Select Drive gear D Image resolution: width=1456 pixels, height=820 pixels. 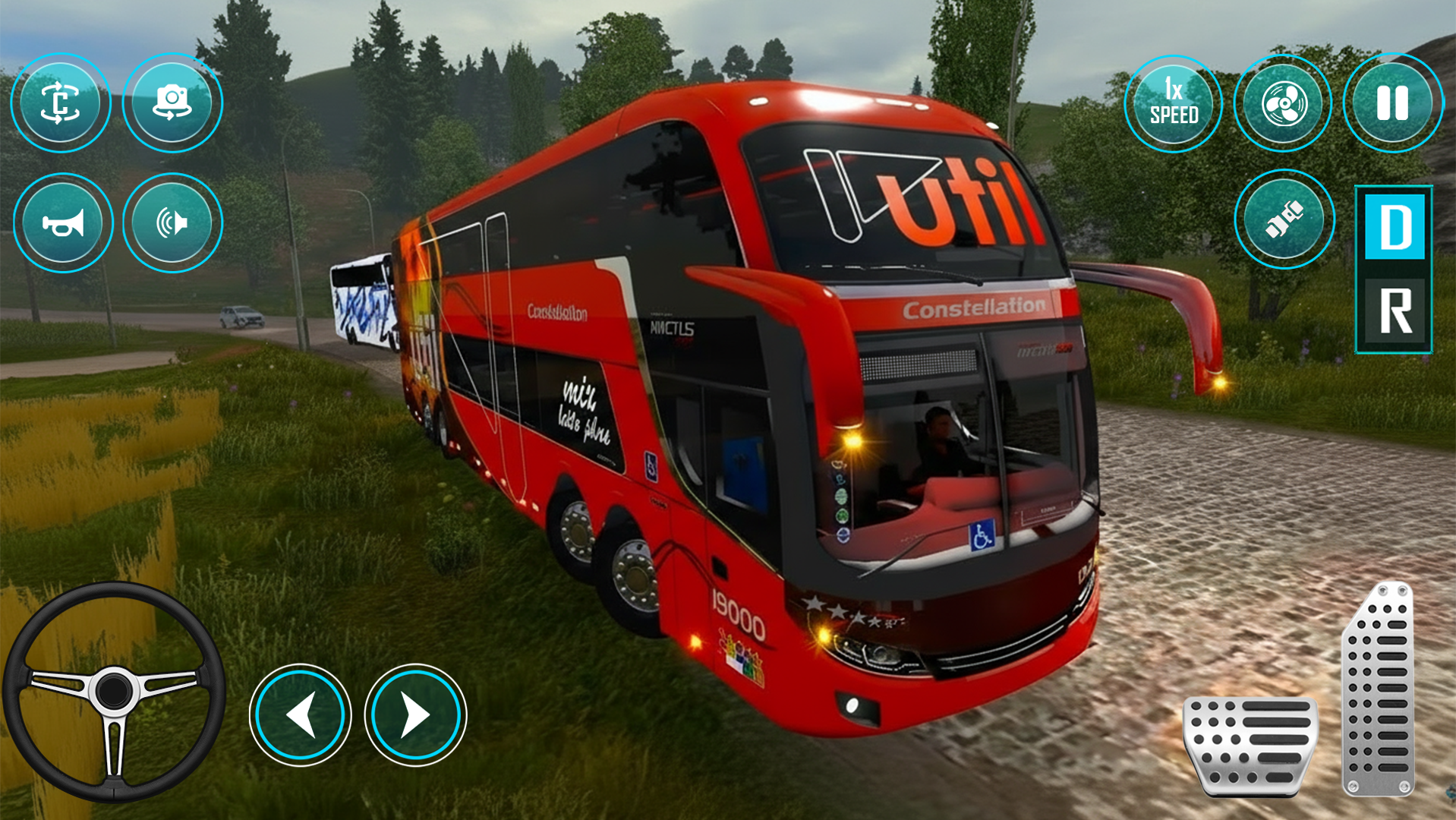tap(1395, 227)
